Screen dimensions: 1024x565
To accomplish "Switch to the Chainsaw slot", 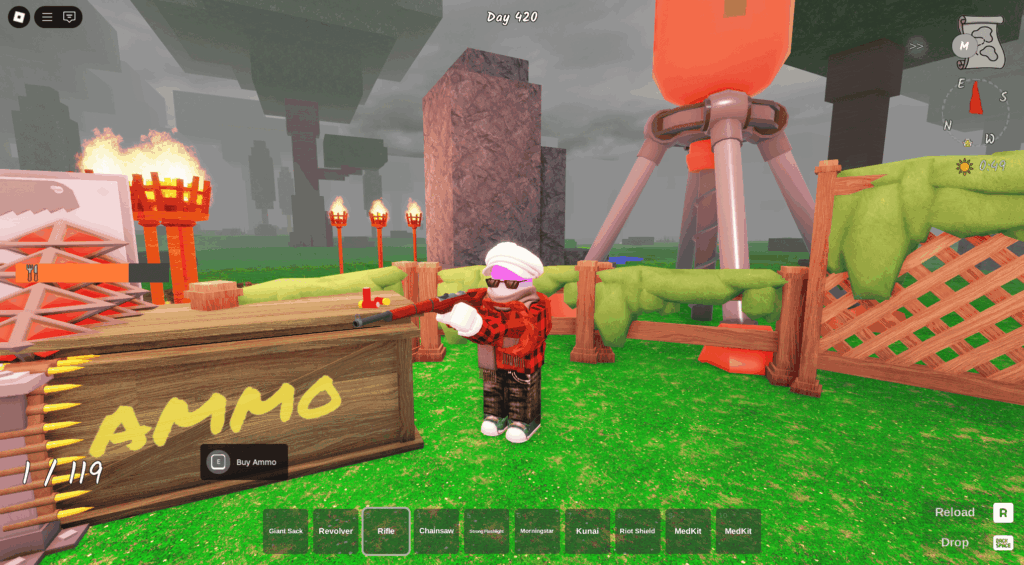I will tap(437, 531).
